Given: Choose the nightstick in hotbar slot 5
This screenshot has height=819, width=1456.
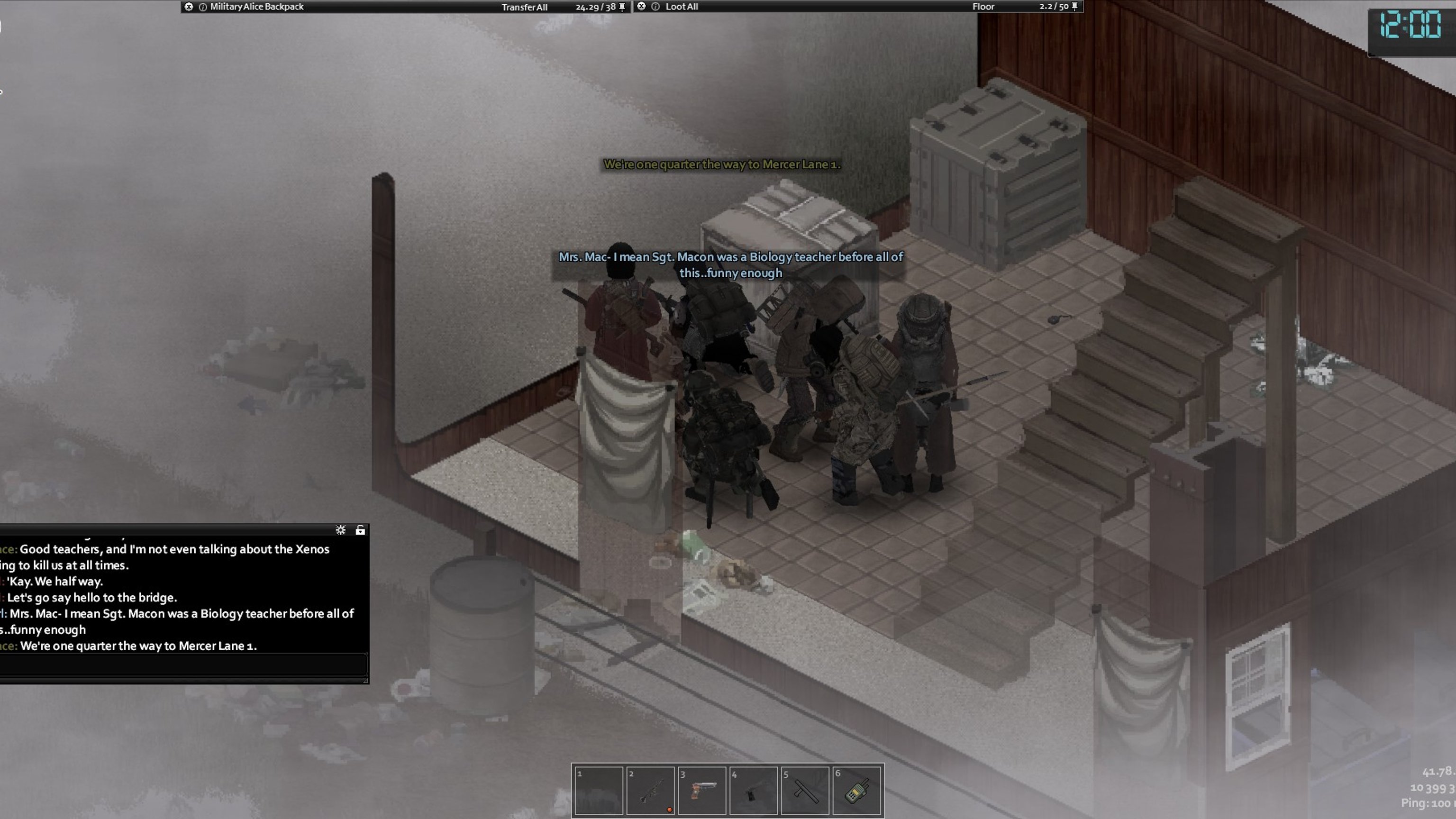Looking at the screenshot, I should click(x=805, y=790).
